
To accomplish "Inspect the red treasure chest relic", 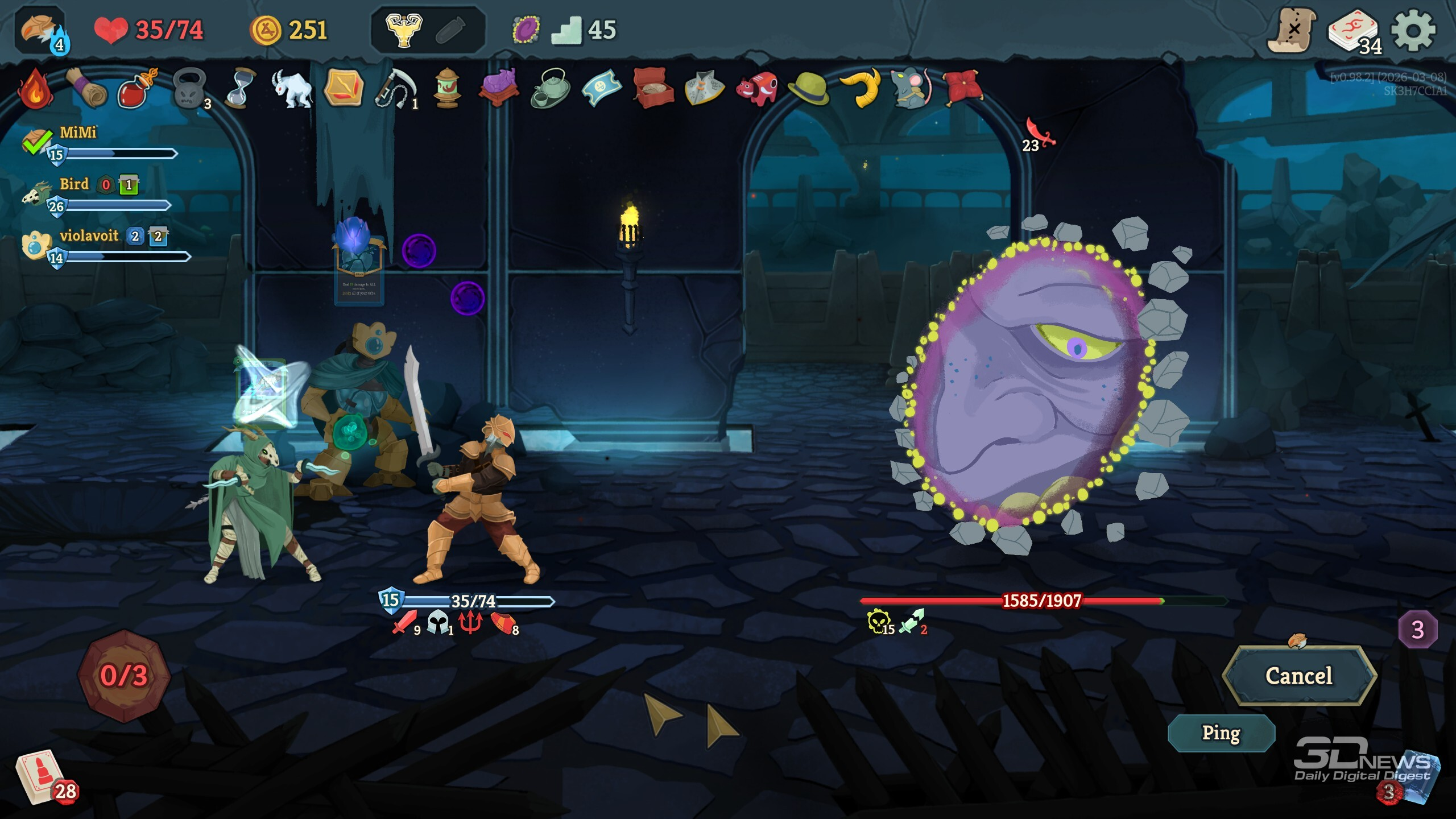I will (653, 89).
